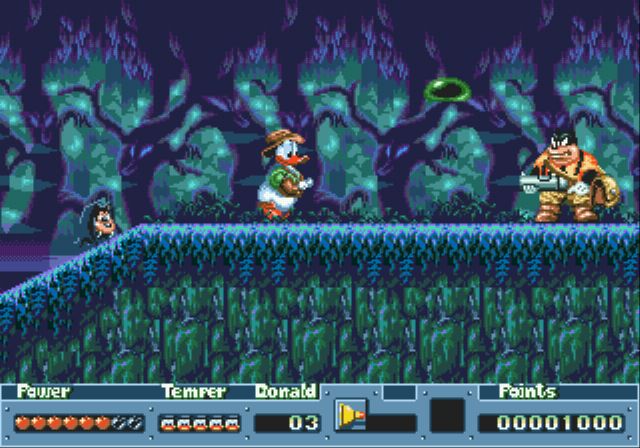Select the yellow plunger weapon icon

tap(350, 415)
